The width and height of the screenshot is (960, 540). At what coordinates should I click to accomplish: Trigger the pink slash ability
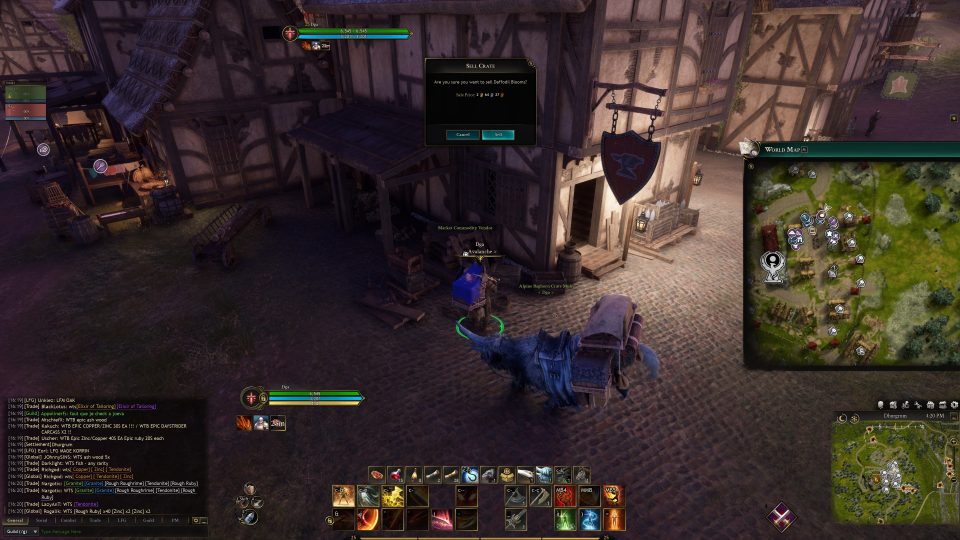442,519
